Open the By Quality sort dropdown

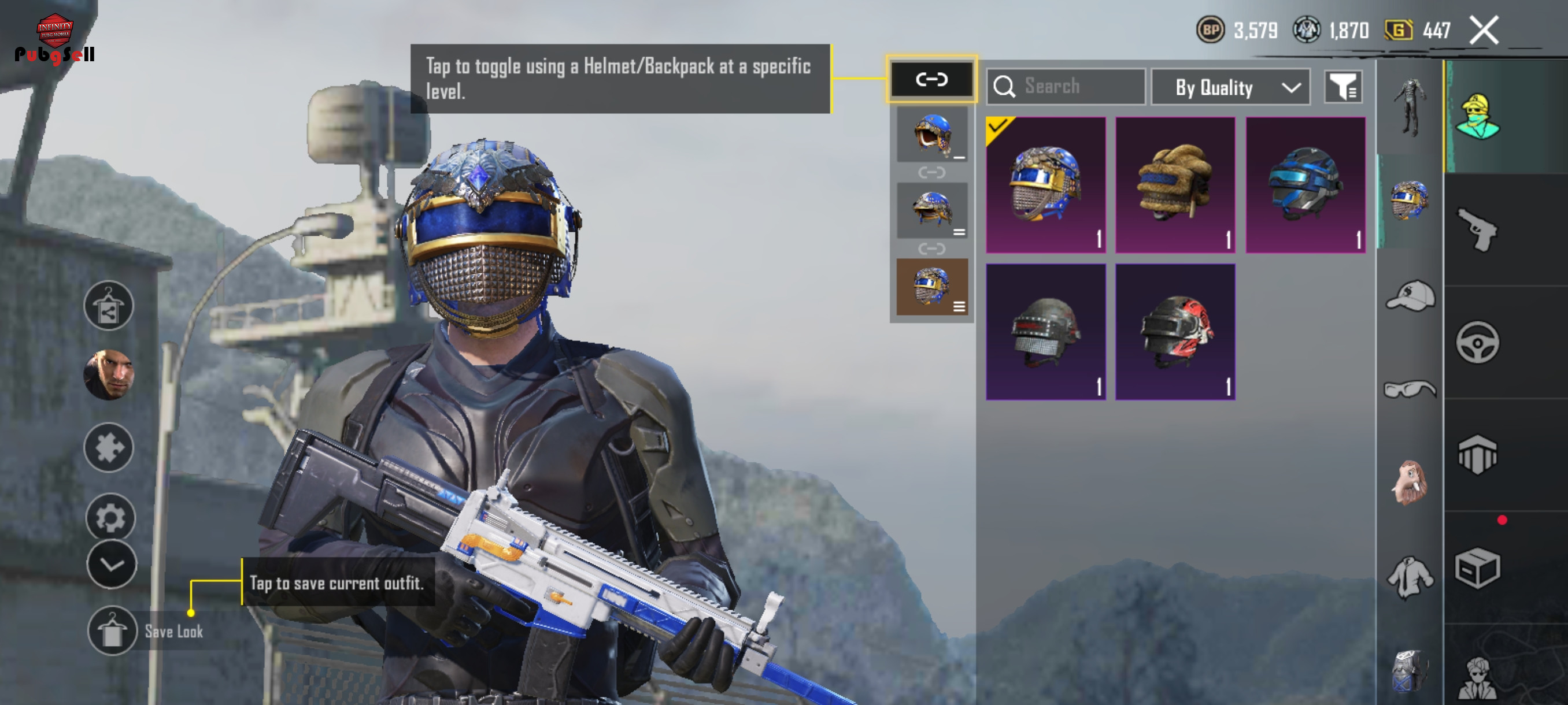tap(1230, 88)
